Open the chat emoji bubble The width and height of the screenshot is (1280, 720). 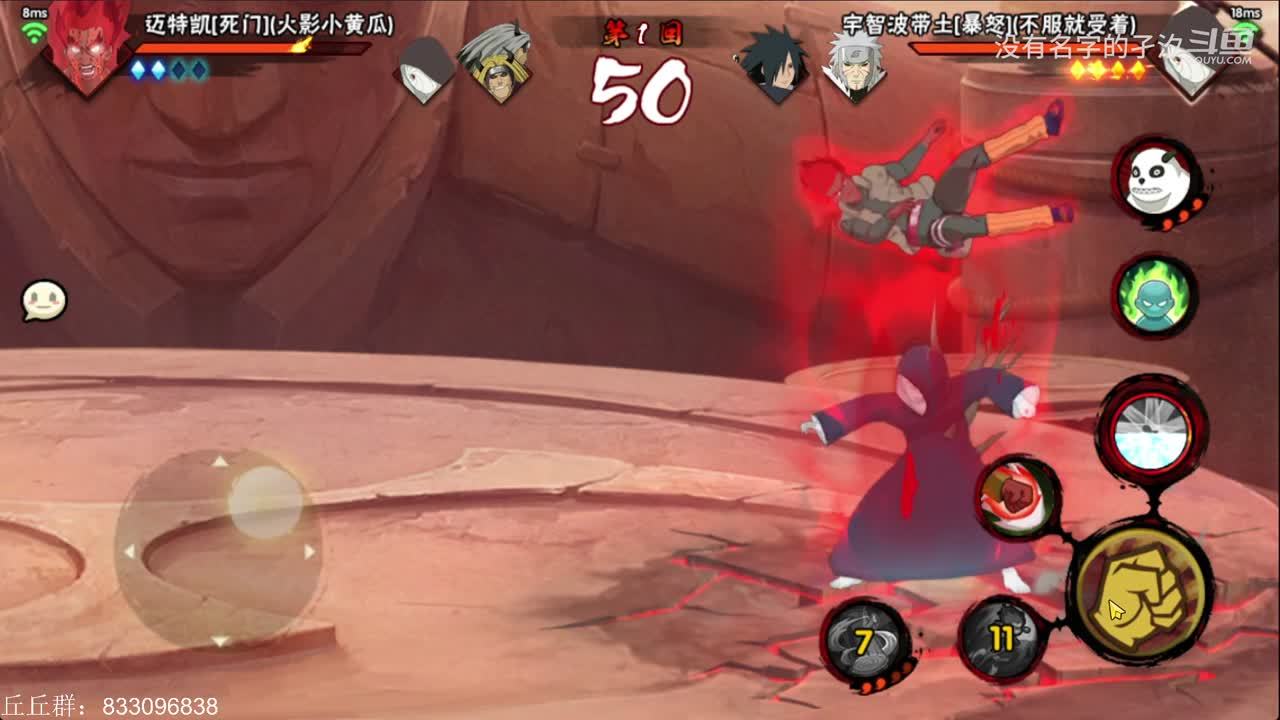44,300
